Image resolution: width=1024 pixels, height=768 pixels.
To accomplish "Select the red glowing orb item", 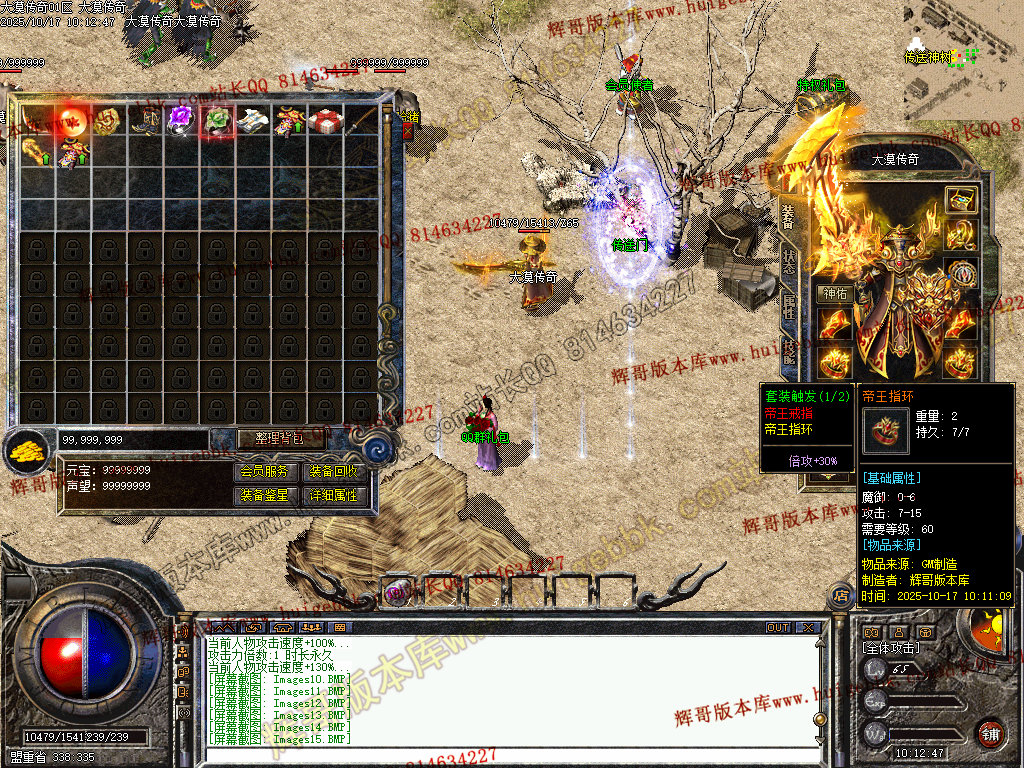I will click(73, 121).
